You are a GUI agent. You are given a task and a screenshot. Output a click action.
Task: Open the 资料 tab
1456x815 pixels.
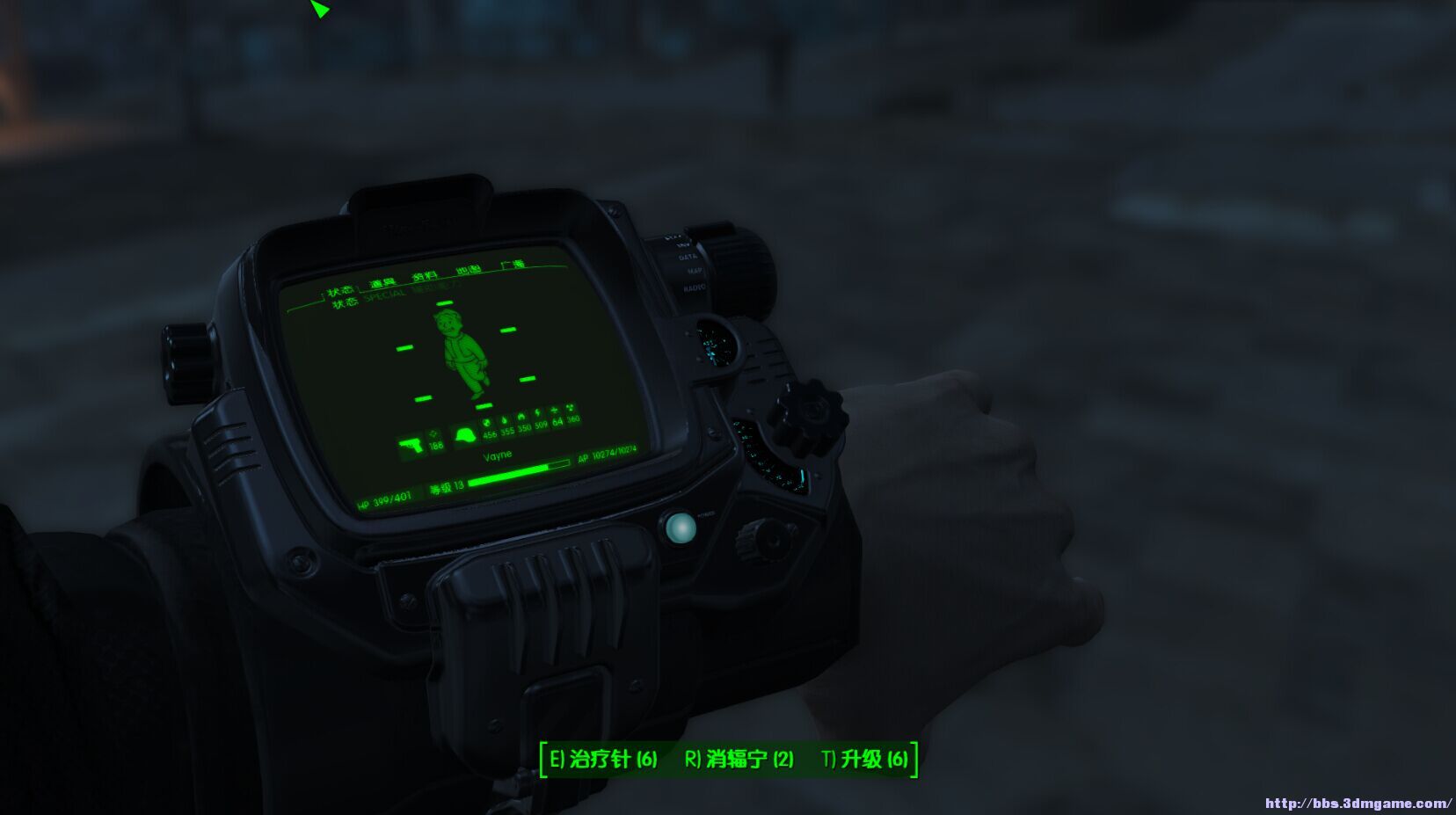(x=425, y=274)
